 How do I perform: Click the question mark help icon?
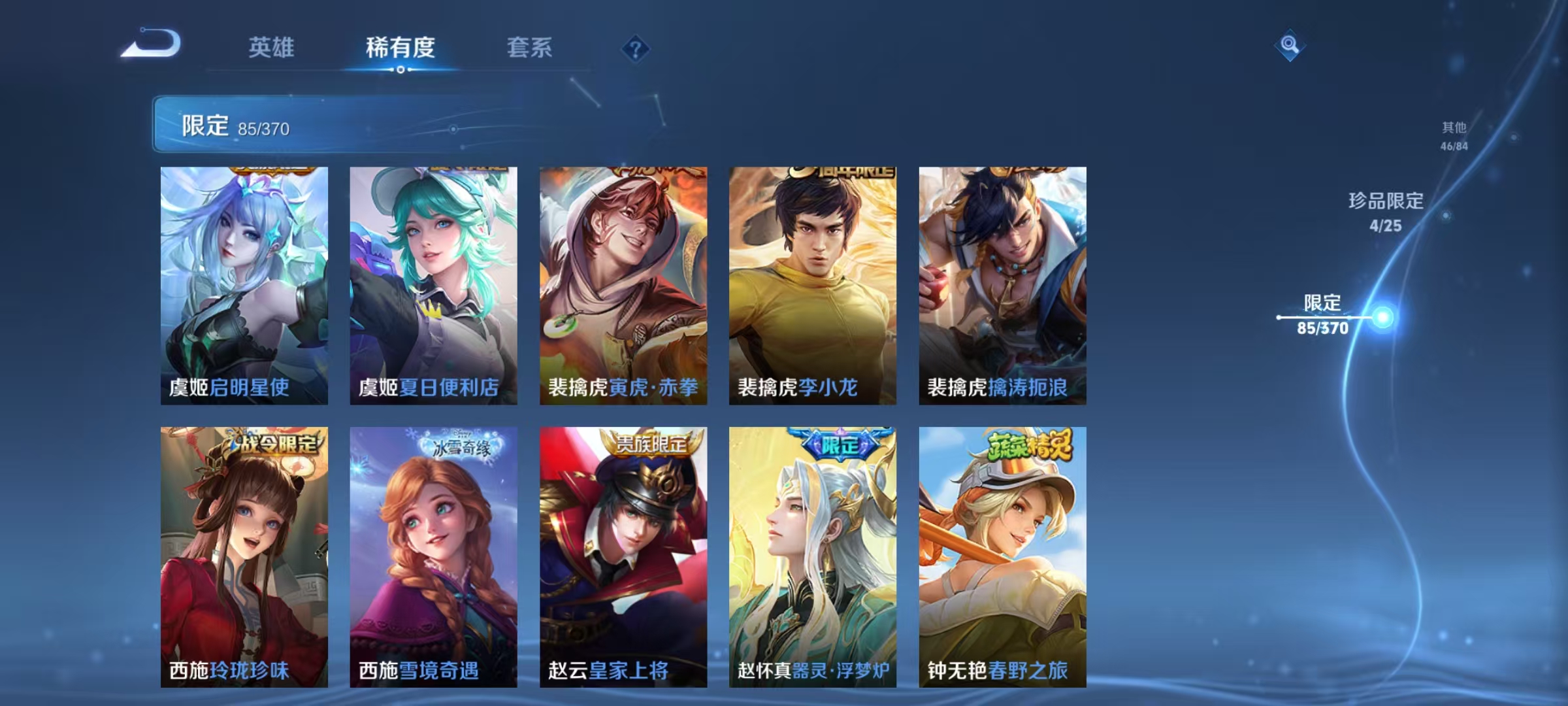636,49
